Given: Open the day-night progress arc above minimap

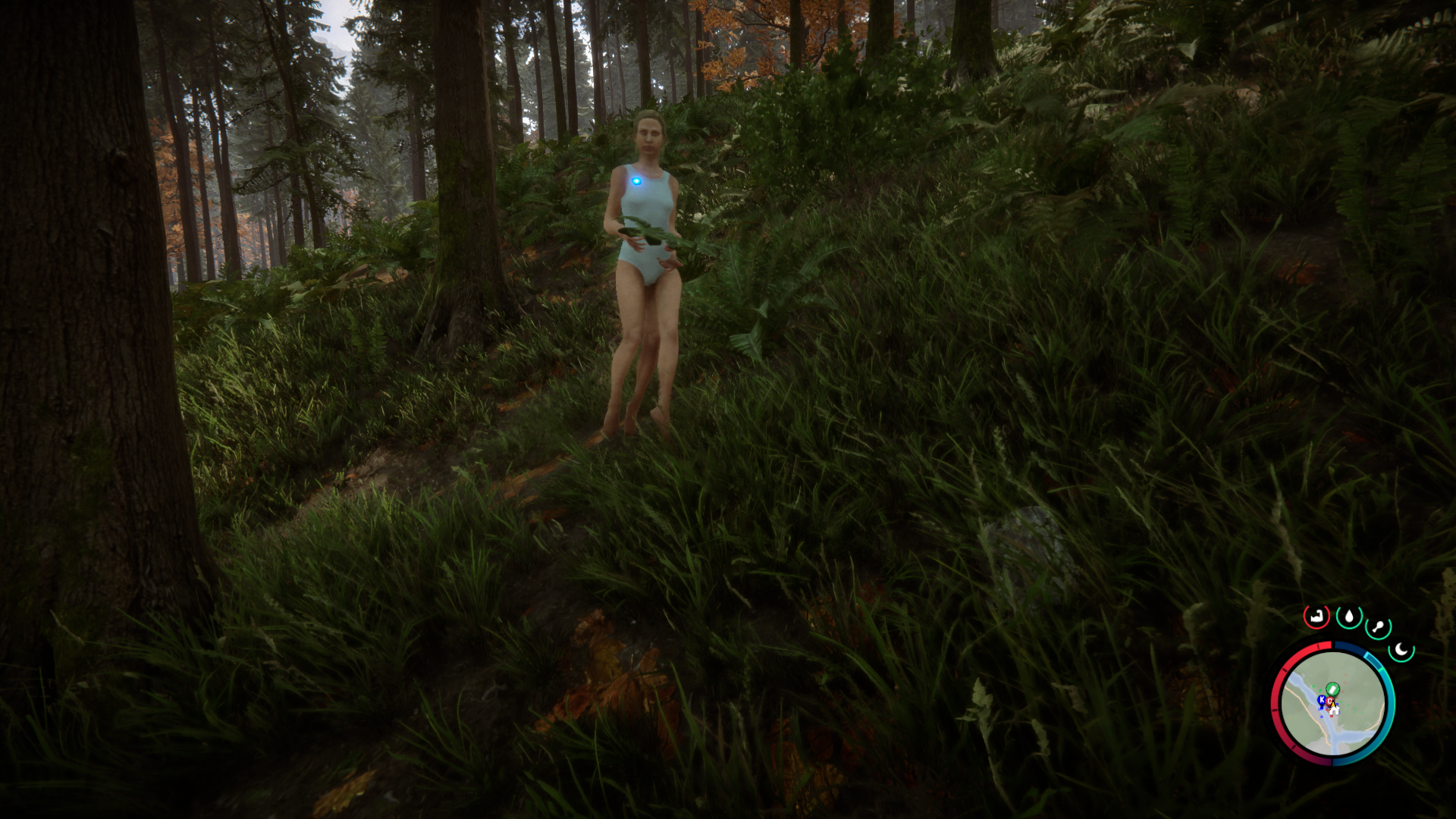Looking at the screenshot, I should point(1351,647).
